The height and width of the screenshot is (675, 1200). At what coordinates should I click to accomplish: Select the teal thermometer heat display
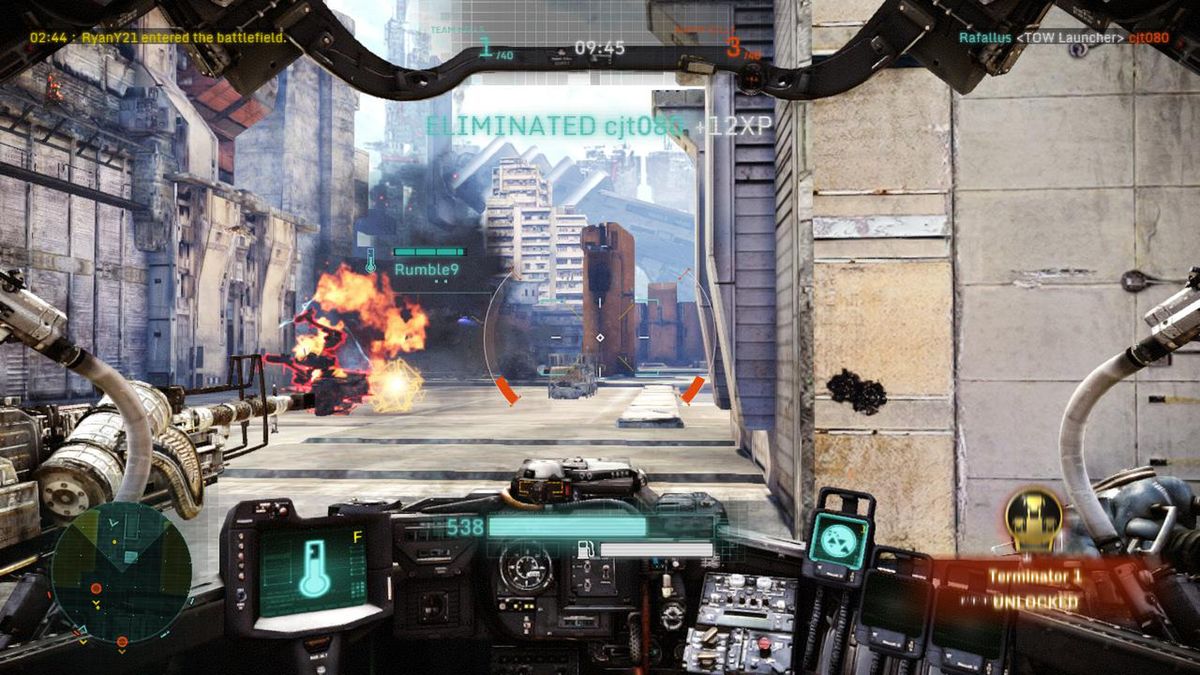coord(311,568)
